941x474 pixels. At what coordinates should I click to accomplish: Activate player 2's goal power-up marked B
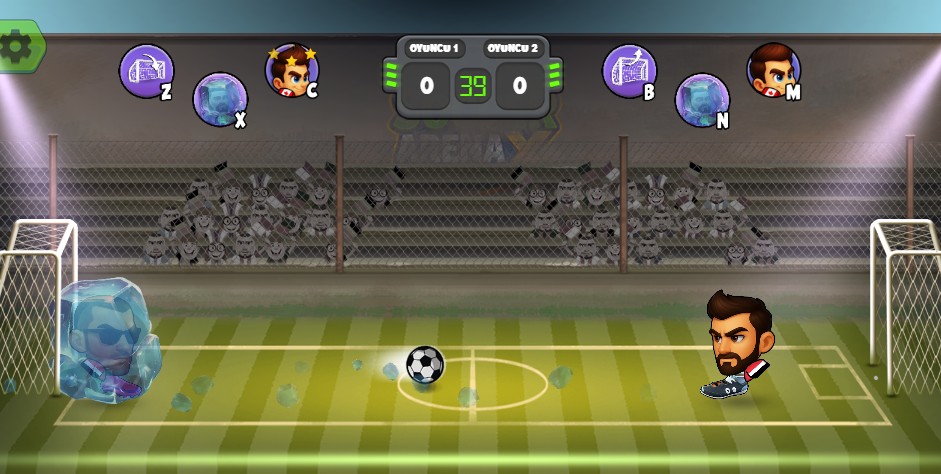pos(628,71)
